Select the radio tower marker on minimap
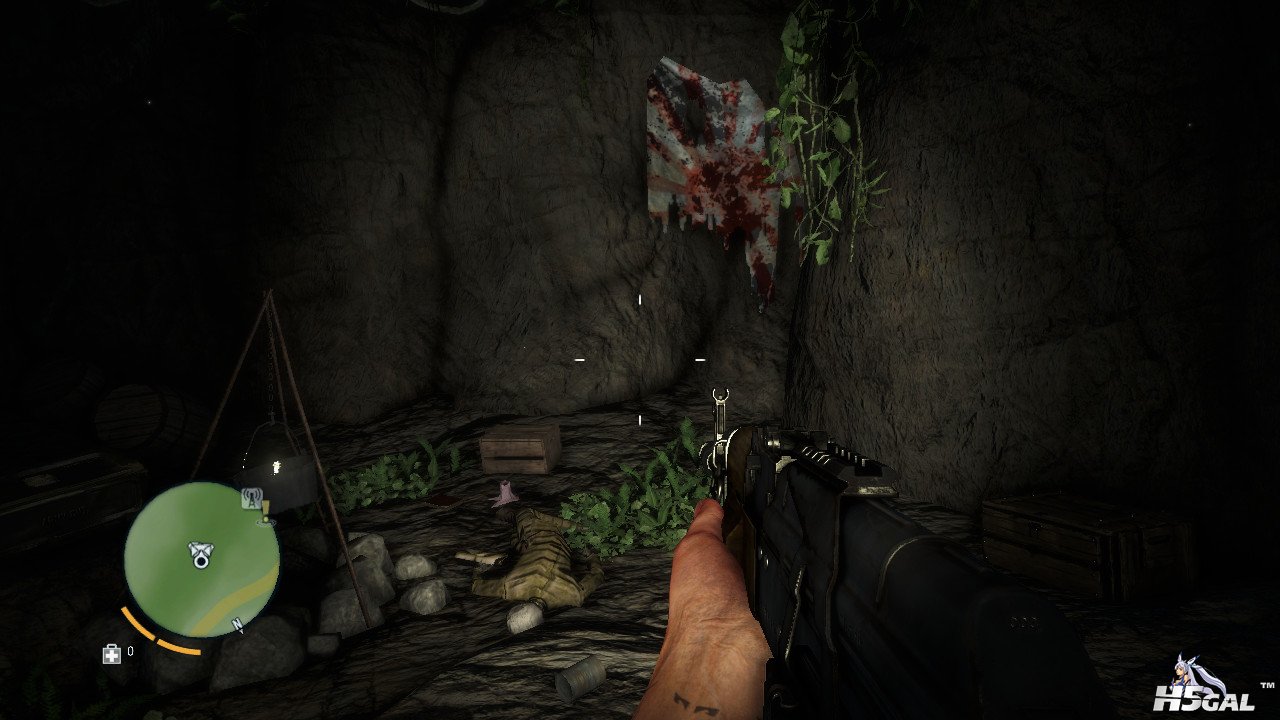Image resolution: width=1280 pixels, height=720 pixels. coord(252,497)
